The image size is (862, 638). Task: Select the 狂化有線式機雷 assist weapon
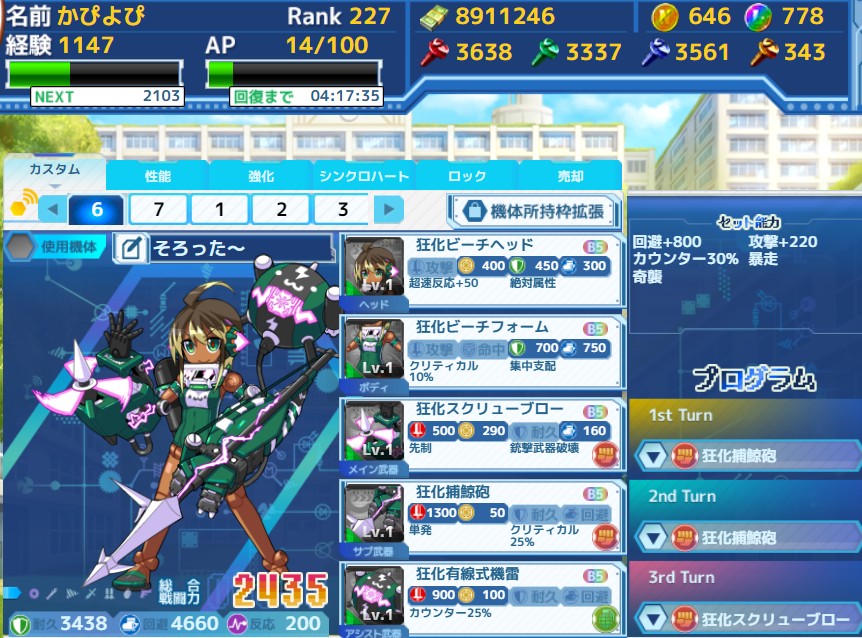(x=483, y=598)
